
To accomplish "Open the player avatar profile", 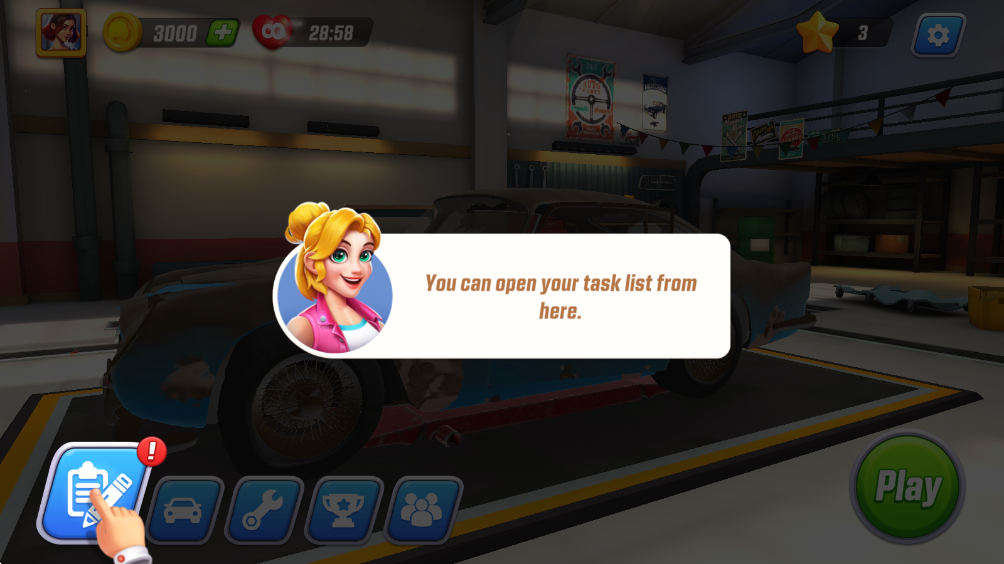I will [61, 33].
